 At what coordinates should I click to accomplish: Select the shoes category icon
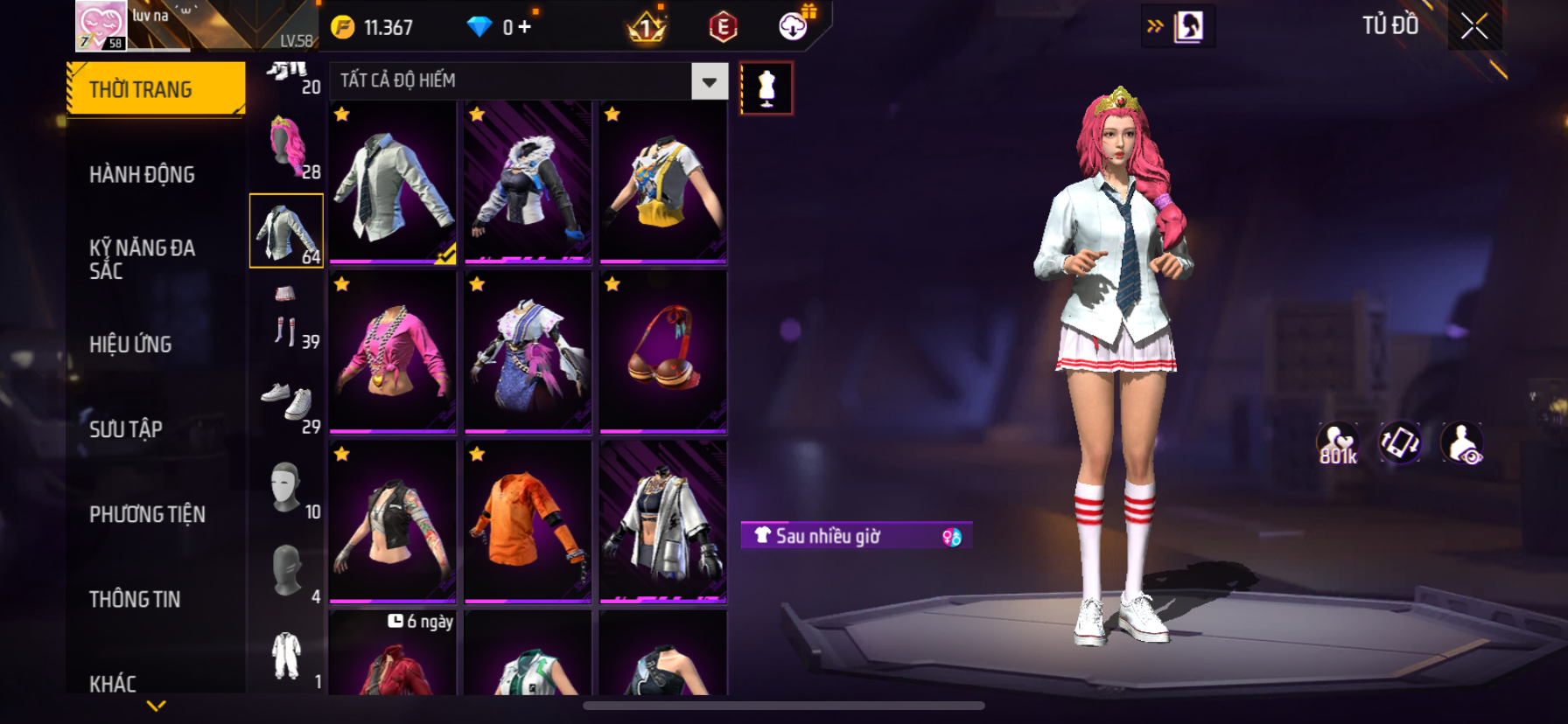287,402
